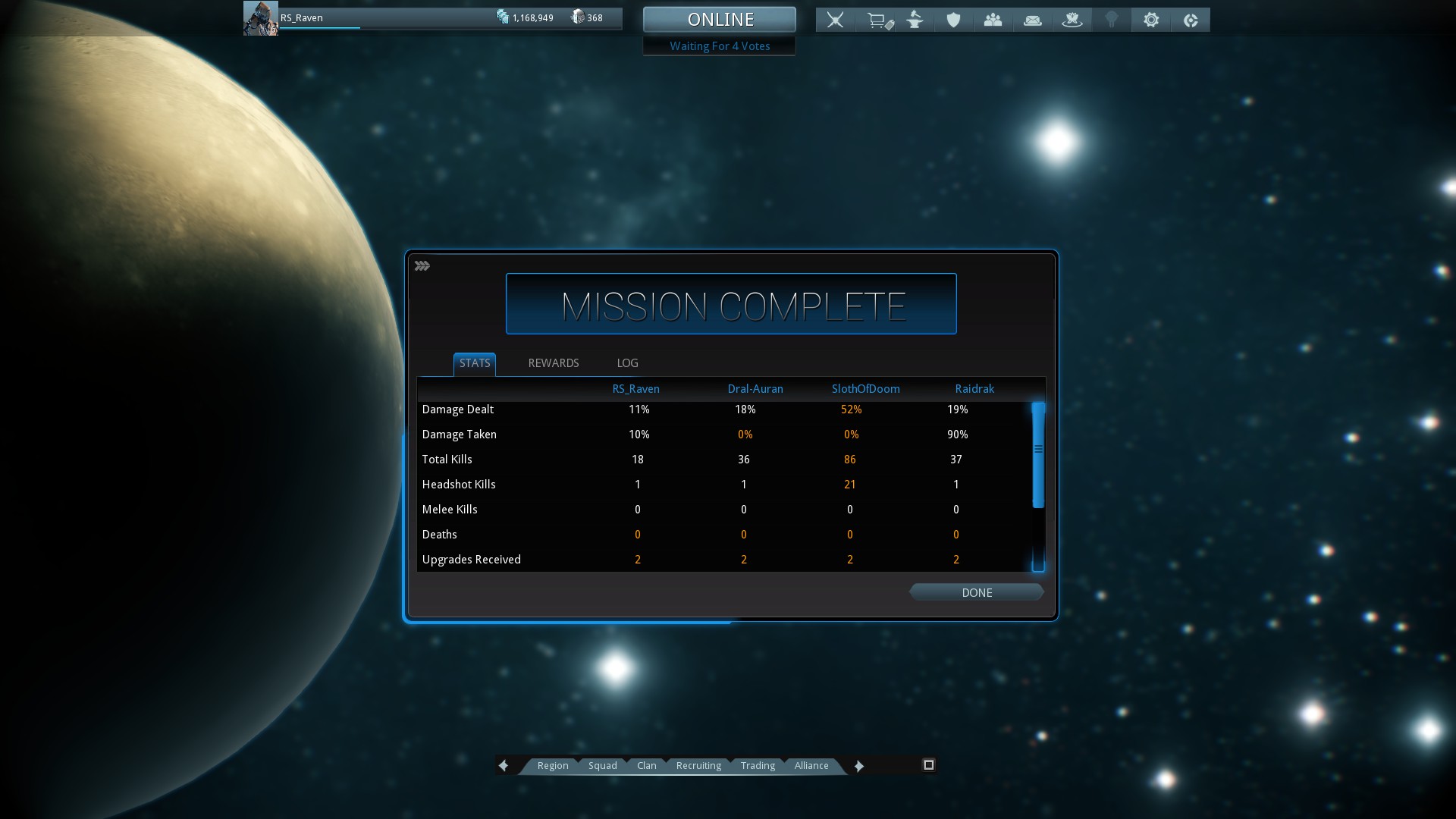1456x819 pixels.
Task: Open settings with the gear icon
Action: click(1150, 20)
